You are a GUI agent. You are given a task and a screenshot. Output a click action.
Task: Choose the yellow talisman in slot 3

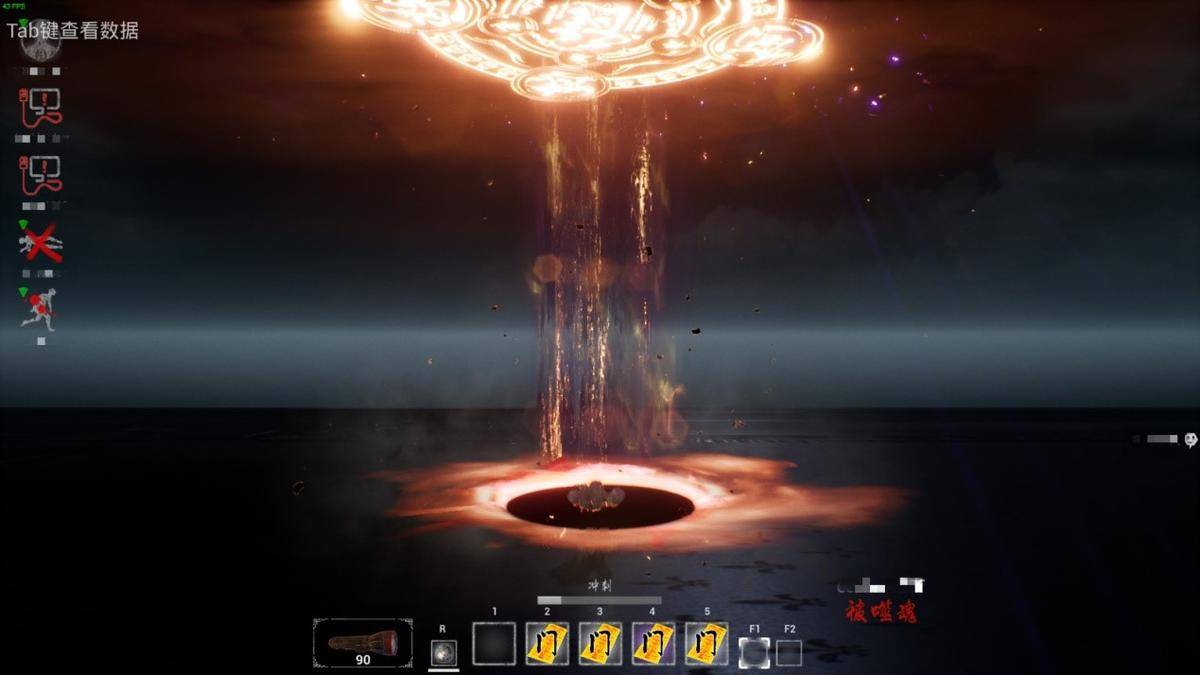[x=600, y=643]
